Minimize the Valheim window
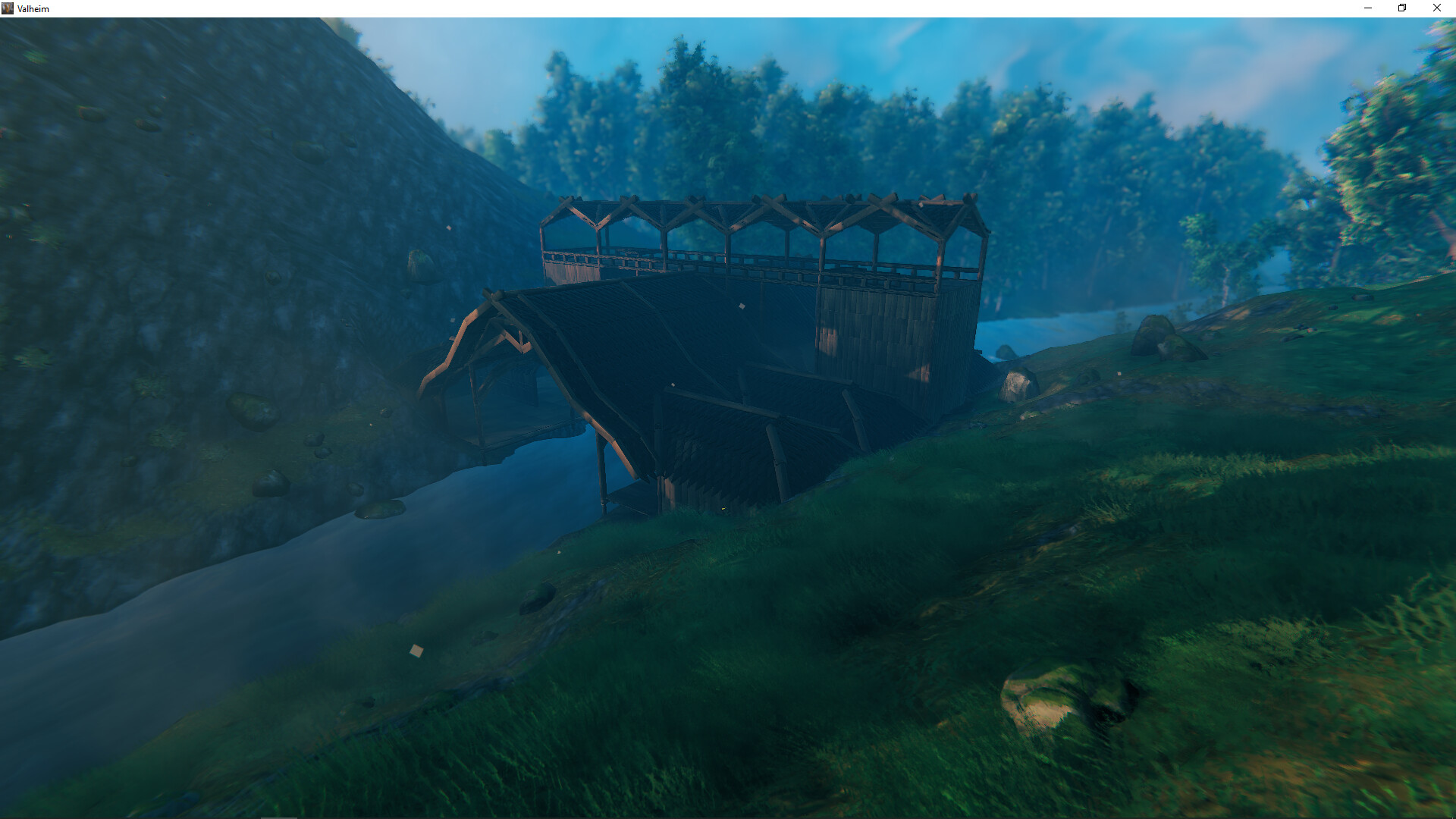 click(x=1367, y=8)
